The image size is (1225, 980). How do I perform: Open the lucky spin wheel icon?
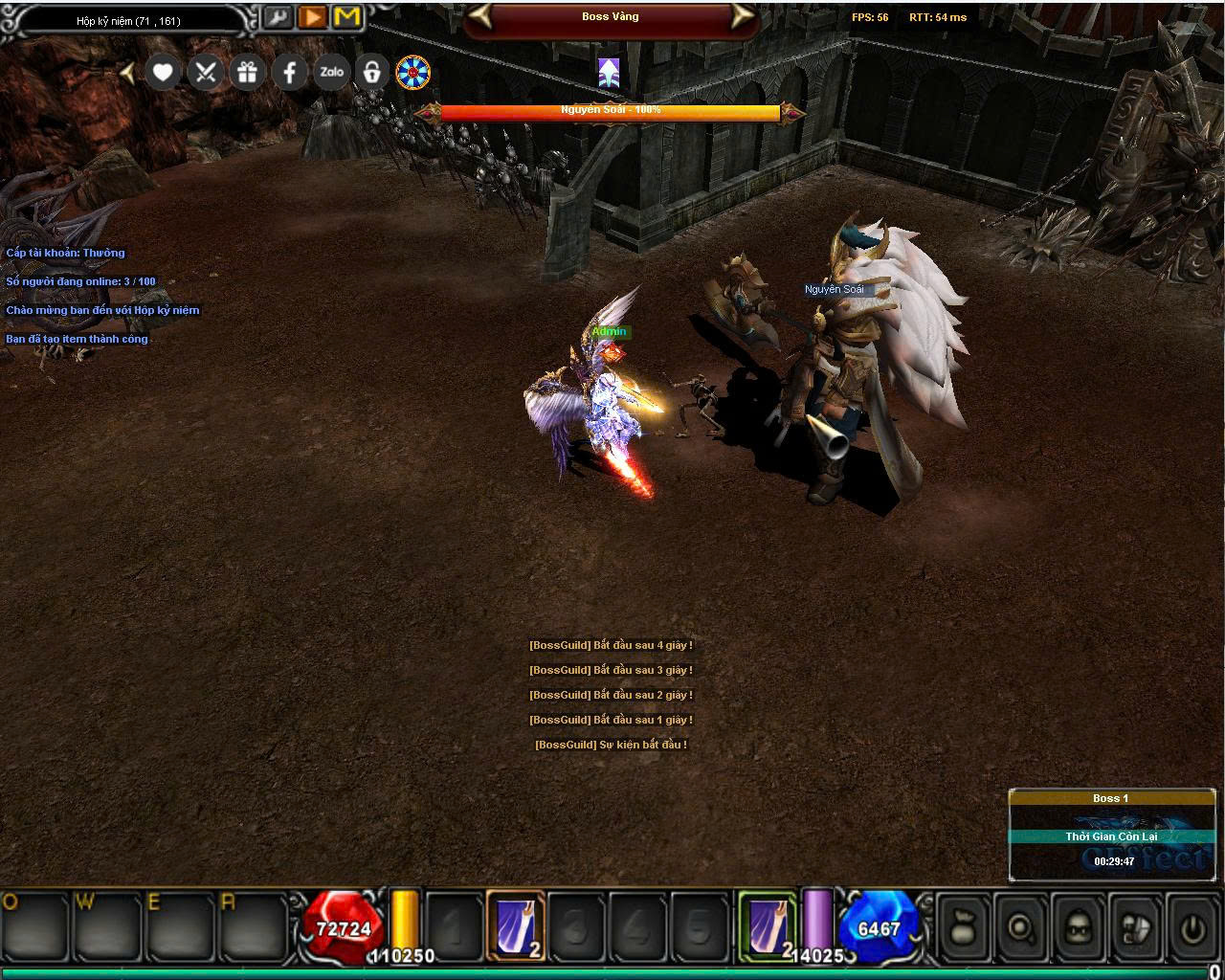413,73
